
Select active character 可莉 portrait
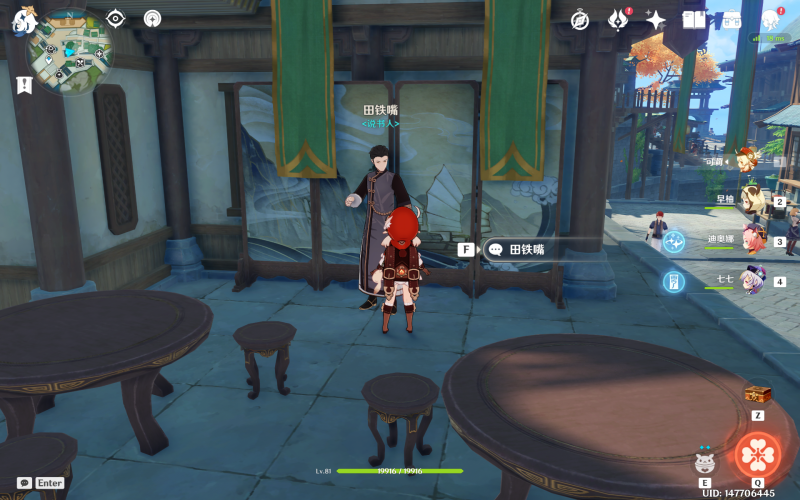click(x=747, y=158)
